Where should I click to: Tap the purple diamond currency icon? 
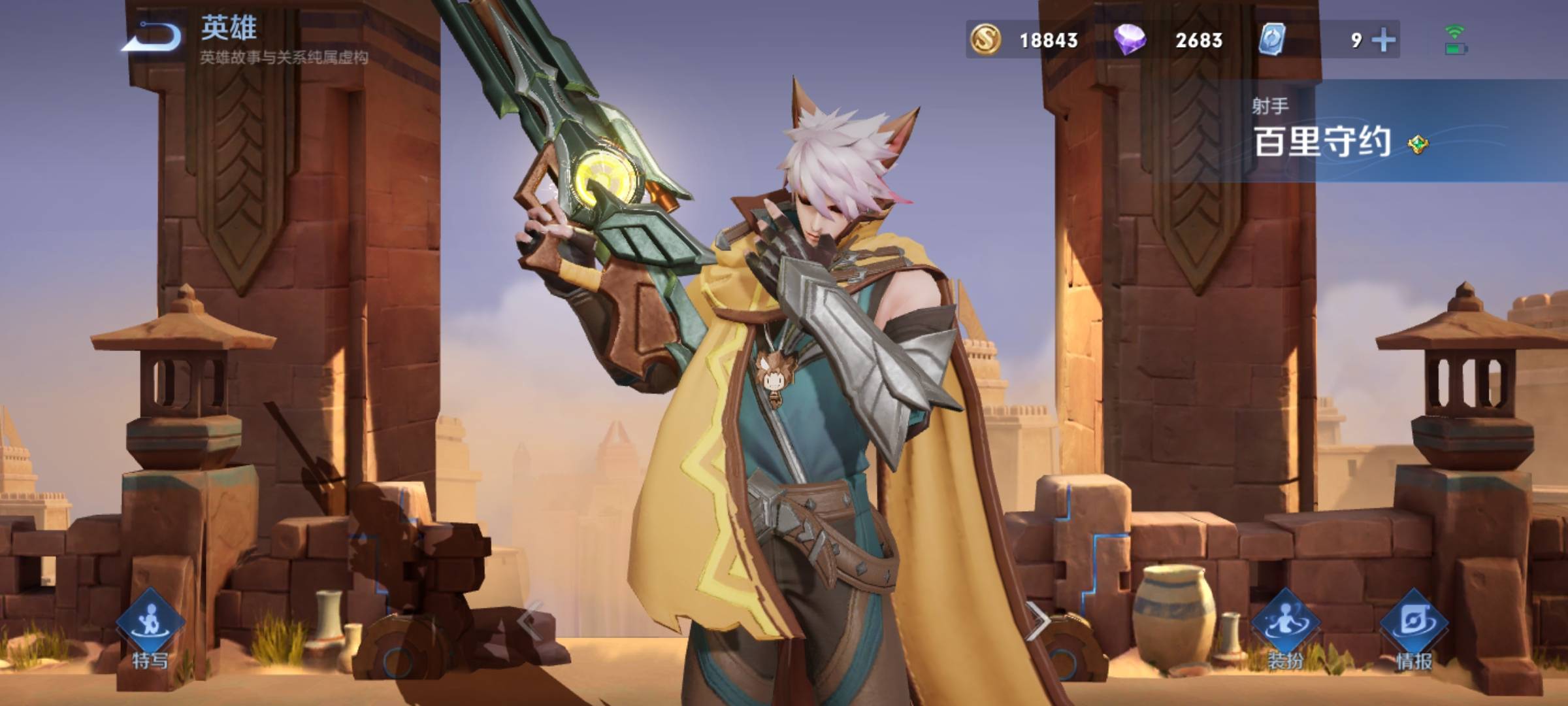pyautogui.click(x=1130, y=40)
